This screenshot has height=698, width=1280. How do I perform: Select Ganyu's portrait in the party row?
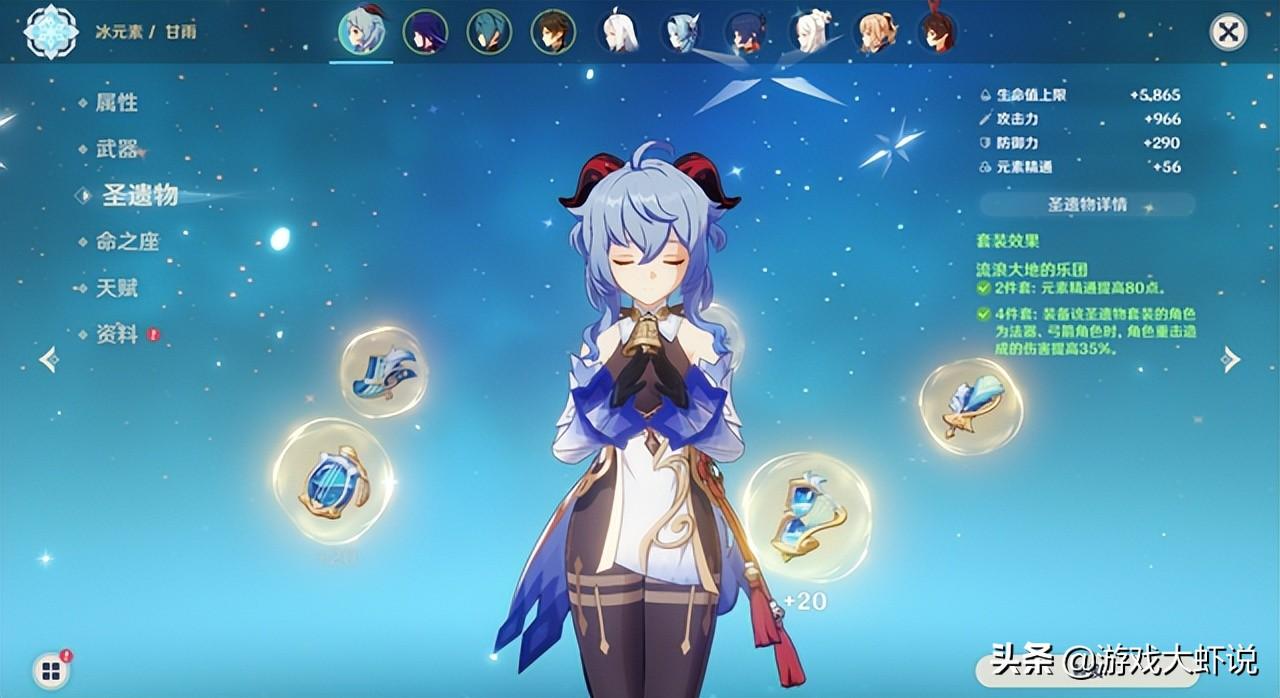361,32
